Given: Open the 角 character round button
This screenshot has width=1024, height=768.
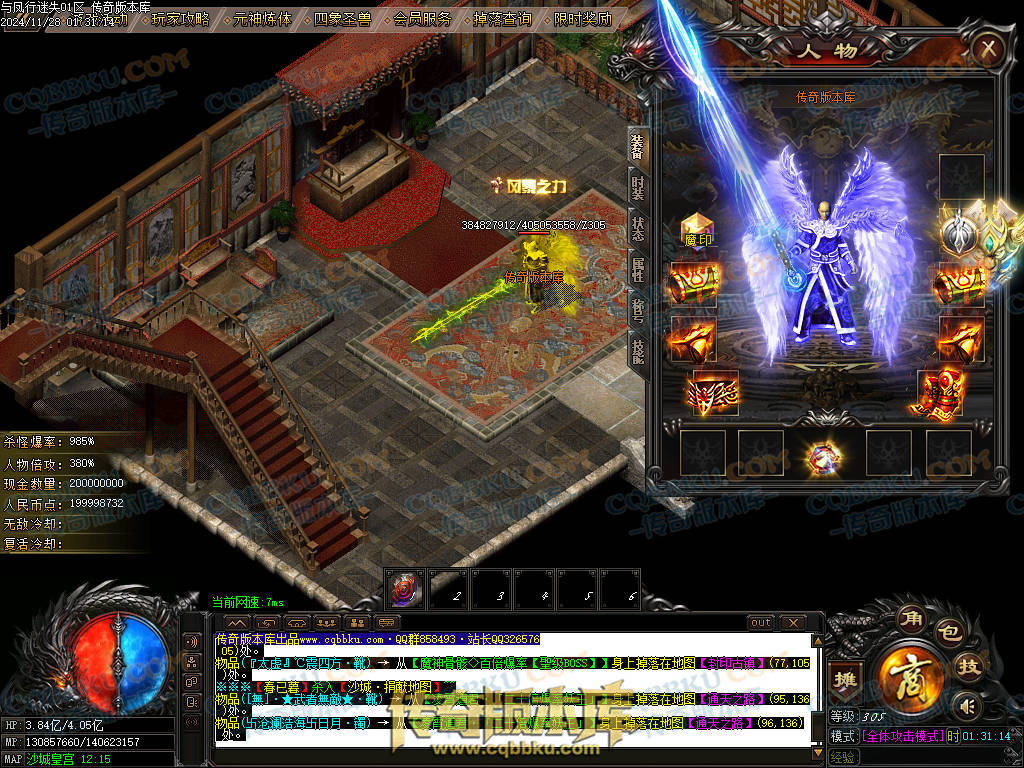Looking at the screenshot, I should [912, 619].
